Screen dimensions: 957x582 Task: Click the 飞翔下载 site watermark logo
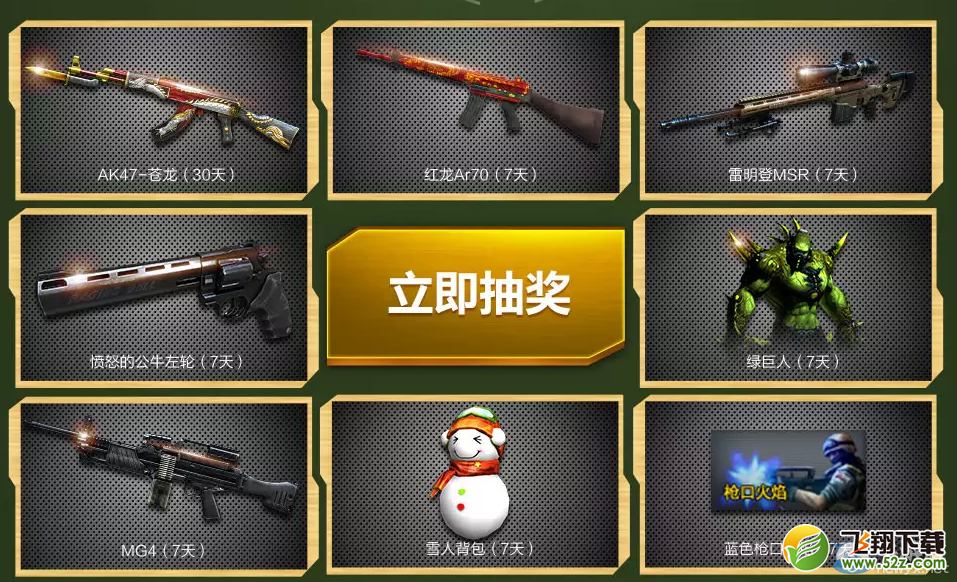coord(868,546)
